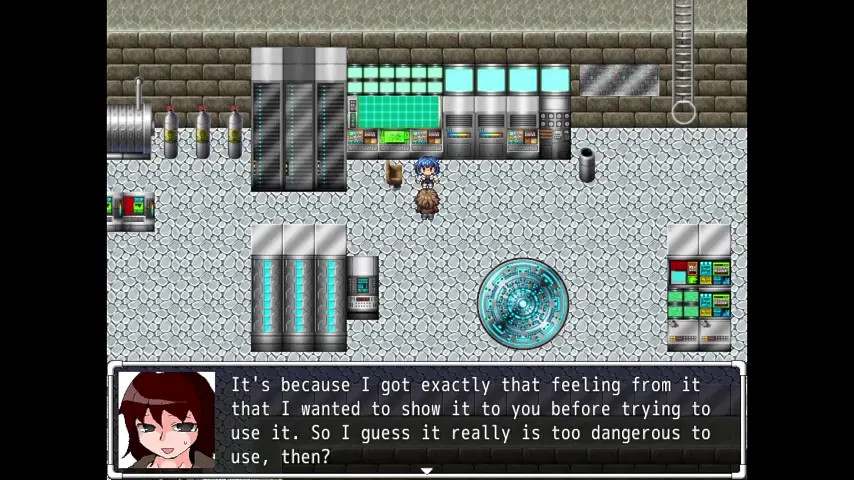
Task: Advance the dialogue text box
Action: click(470, 420)
